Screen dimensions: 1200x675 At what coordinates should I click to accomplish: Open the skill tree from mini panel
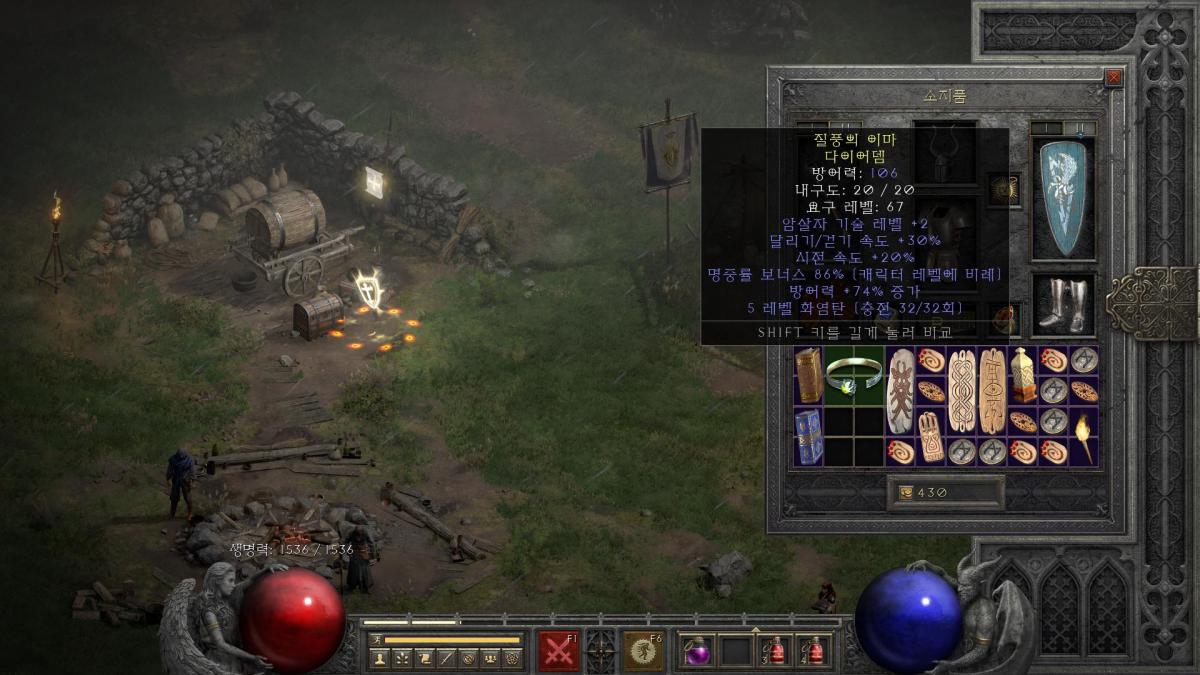(x=402, y=658)
